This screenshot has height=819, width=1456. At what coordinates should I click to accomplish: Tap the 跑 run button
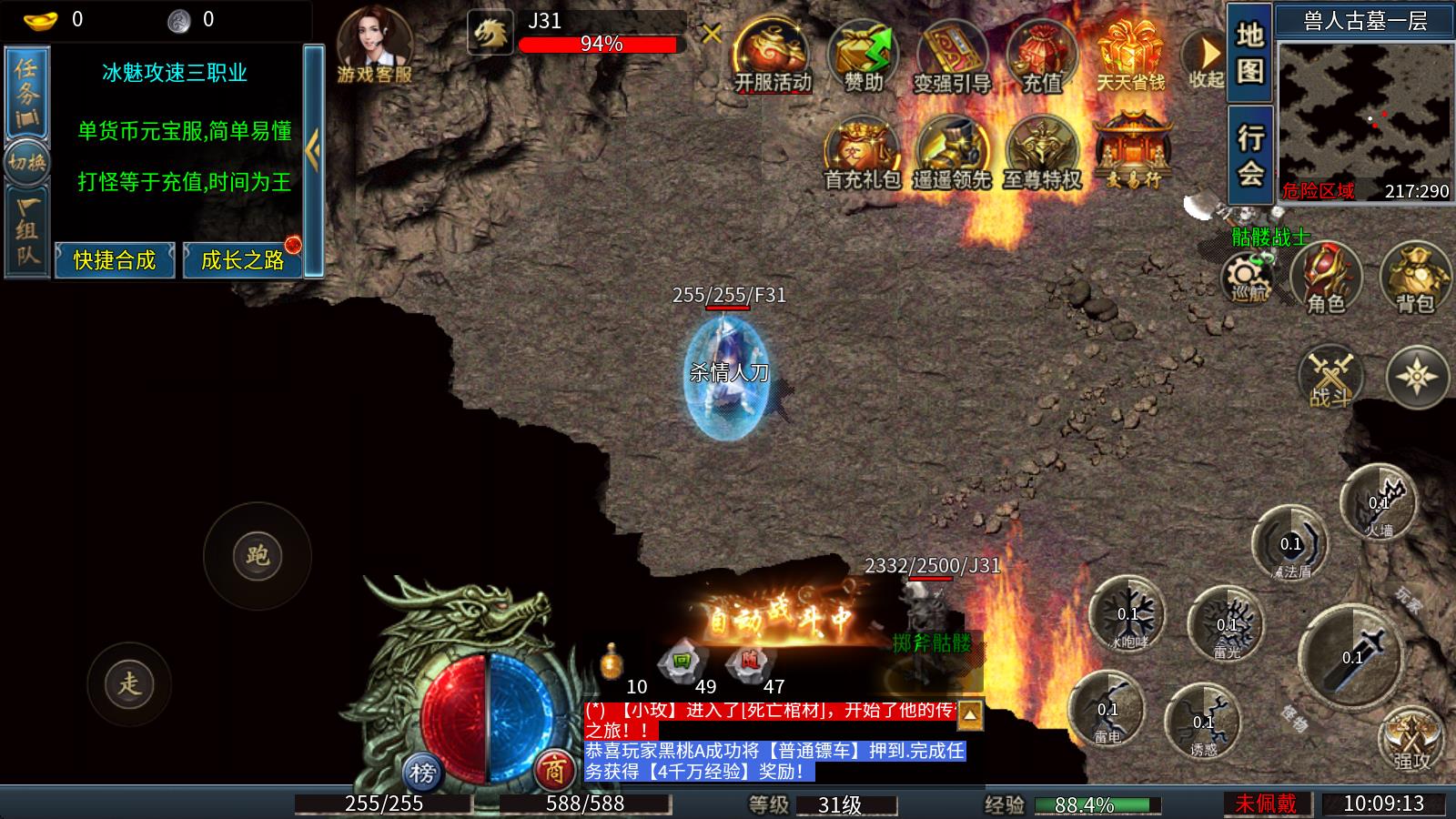click(258, 555)
